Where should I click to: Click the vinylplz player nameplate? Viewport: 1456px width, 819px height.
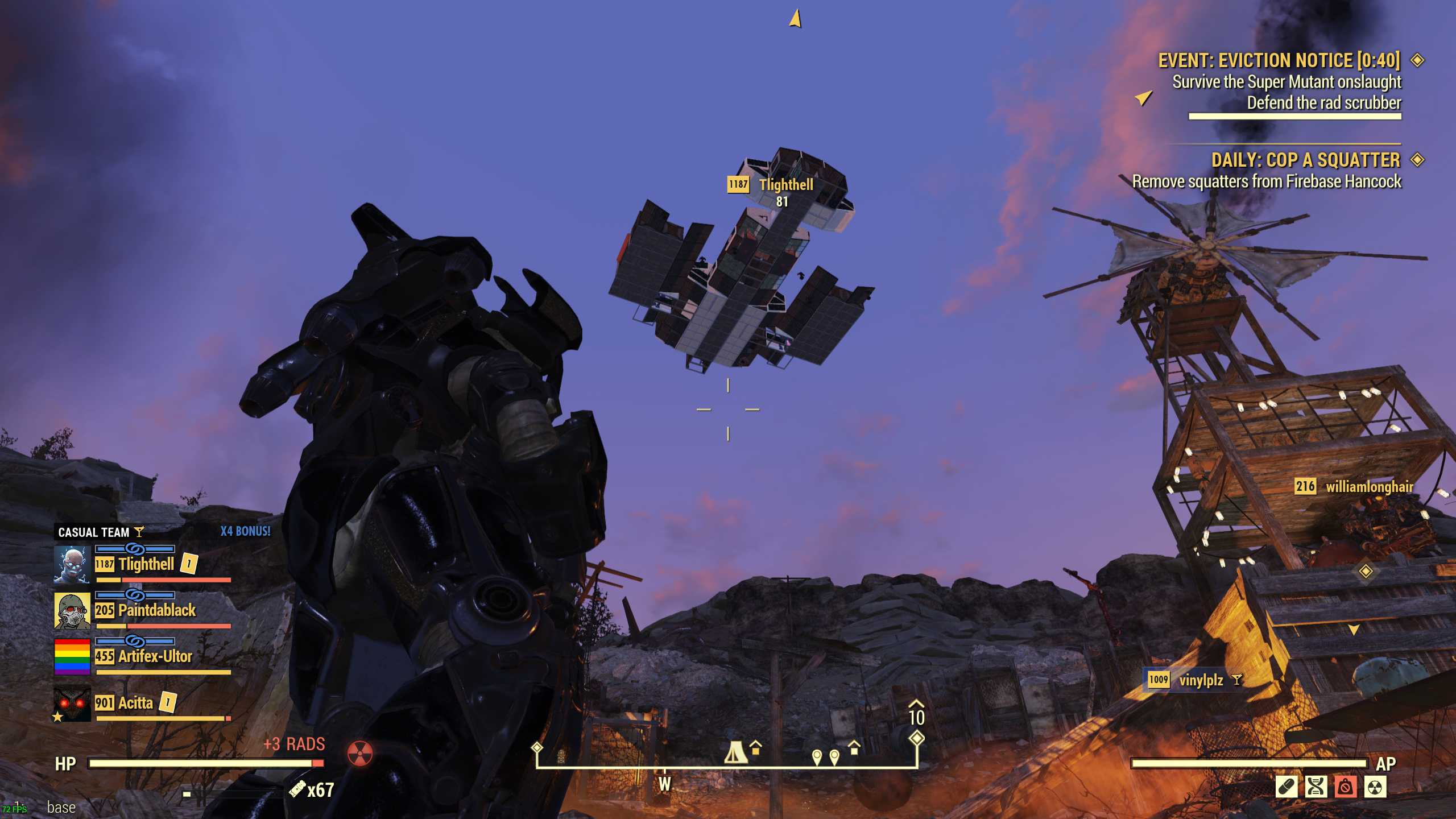pyautogui.click(x=1200, y=680)
